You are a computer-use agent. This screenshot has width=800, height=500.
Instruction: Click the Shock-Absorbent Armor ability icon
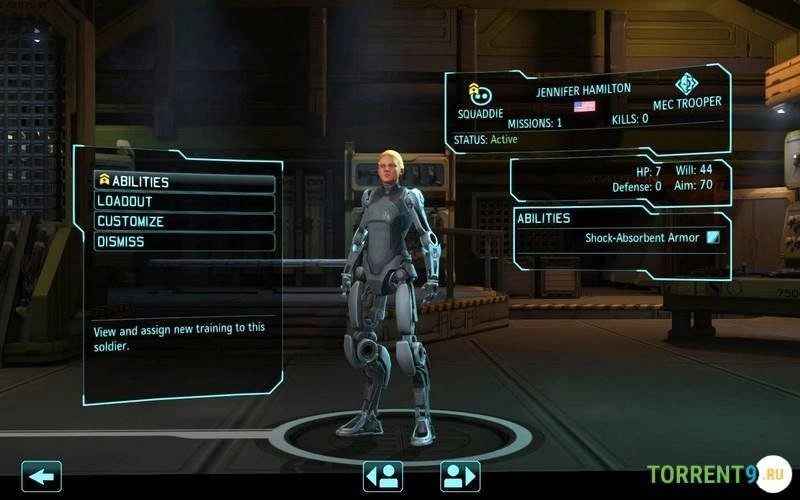[x=713, y=238]
